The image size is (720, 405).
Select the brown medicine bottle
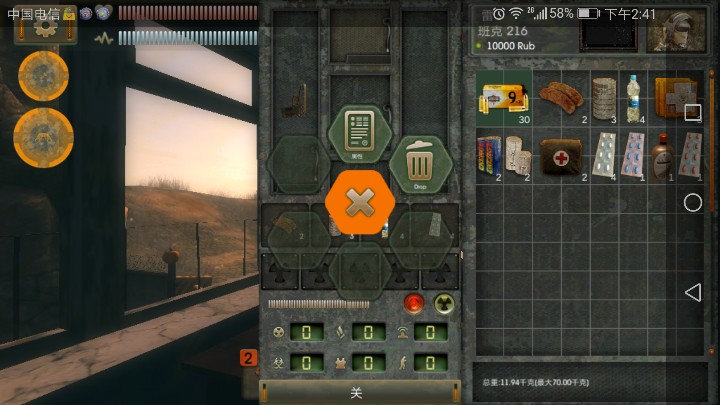[x=661, y=155]
